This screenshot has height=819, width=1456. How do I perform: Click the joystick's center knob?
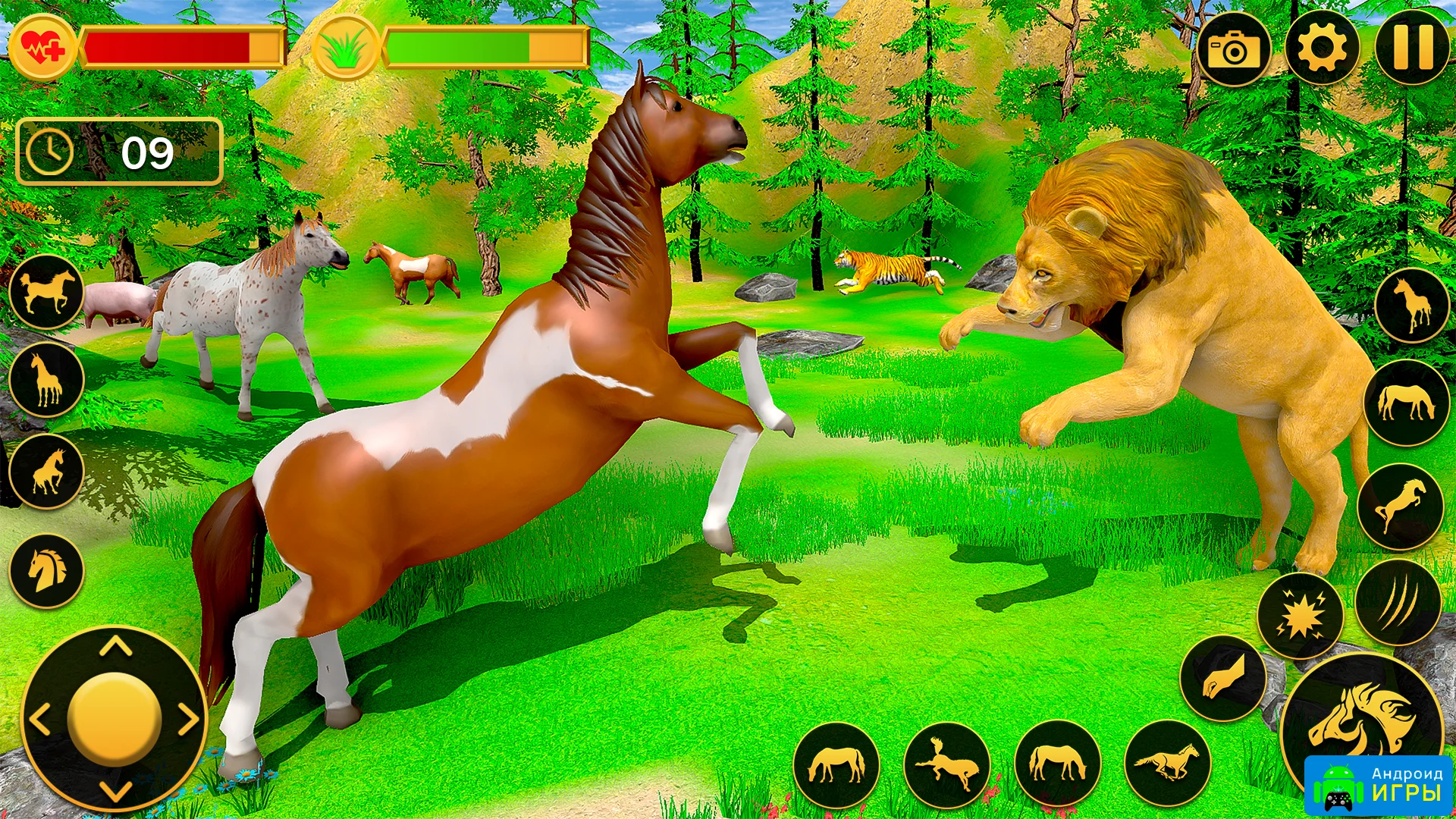pyautogui.click(x=115, y=718)
